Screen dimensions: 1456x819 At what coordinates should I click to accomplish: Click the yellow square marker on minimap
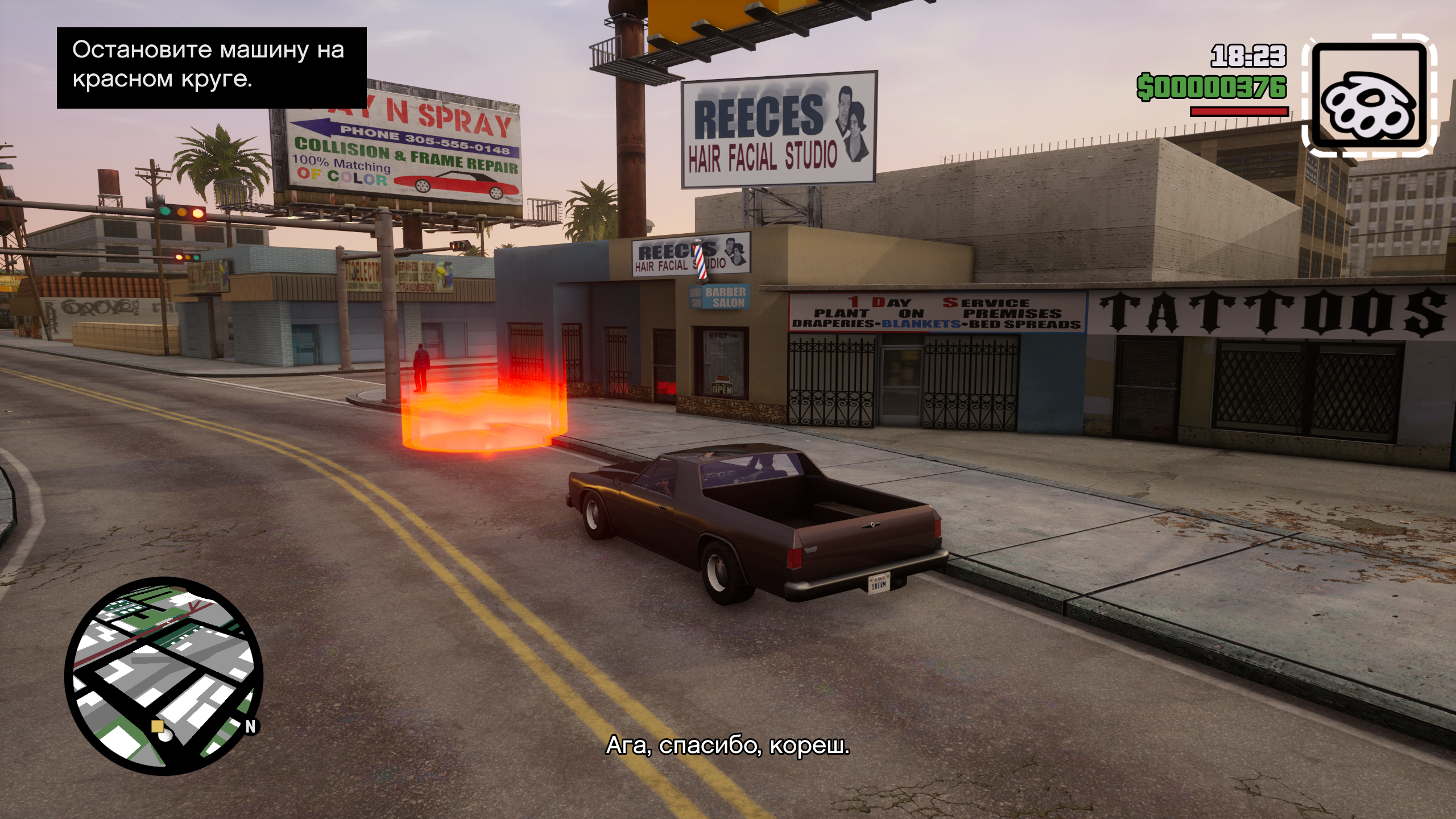pos(158,726)
